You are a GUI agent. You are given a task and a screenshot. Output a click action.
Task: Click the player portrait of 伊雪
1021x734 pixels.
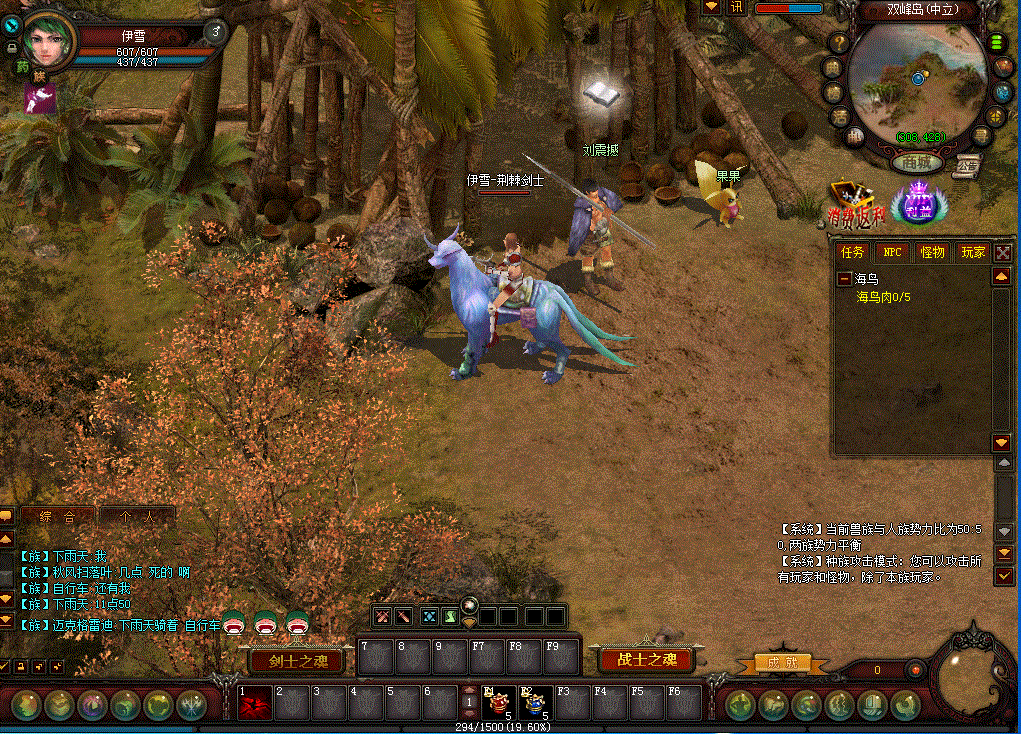click(48, 41)
